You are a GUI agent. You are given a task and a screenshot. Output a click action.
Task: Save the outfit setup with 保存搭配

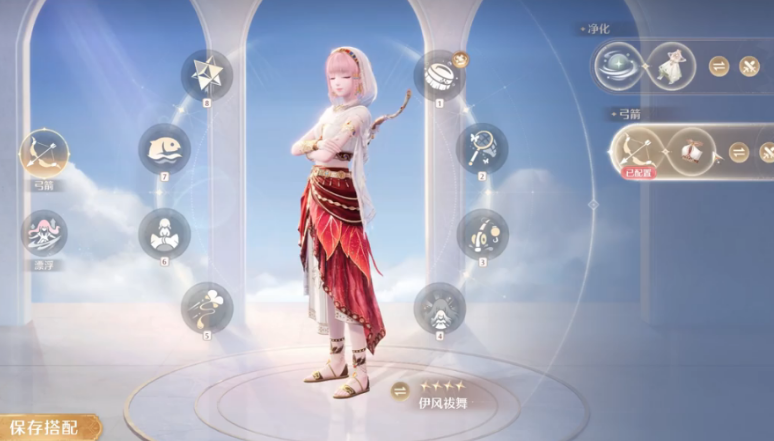[x=45, y=427]
